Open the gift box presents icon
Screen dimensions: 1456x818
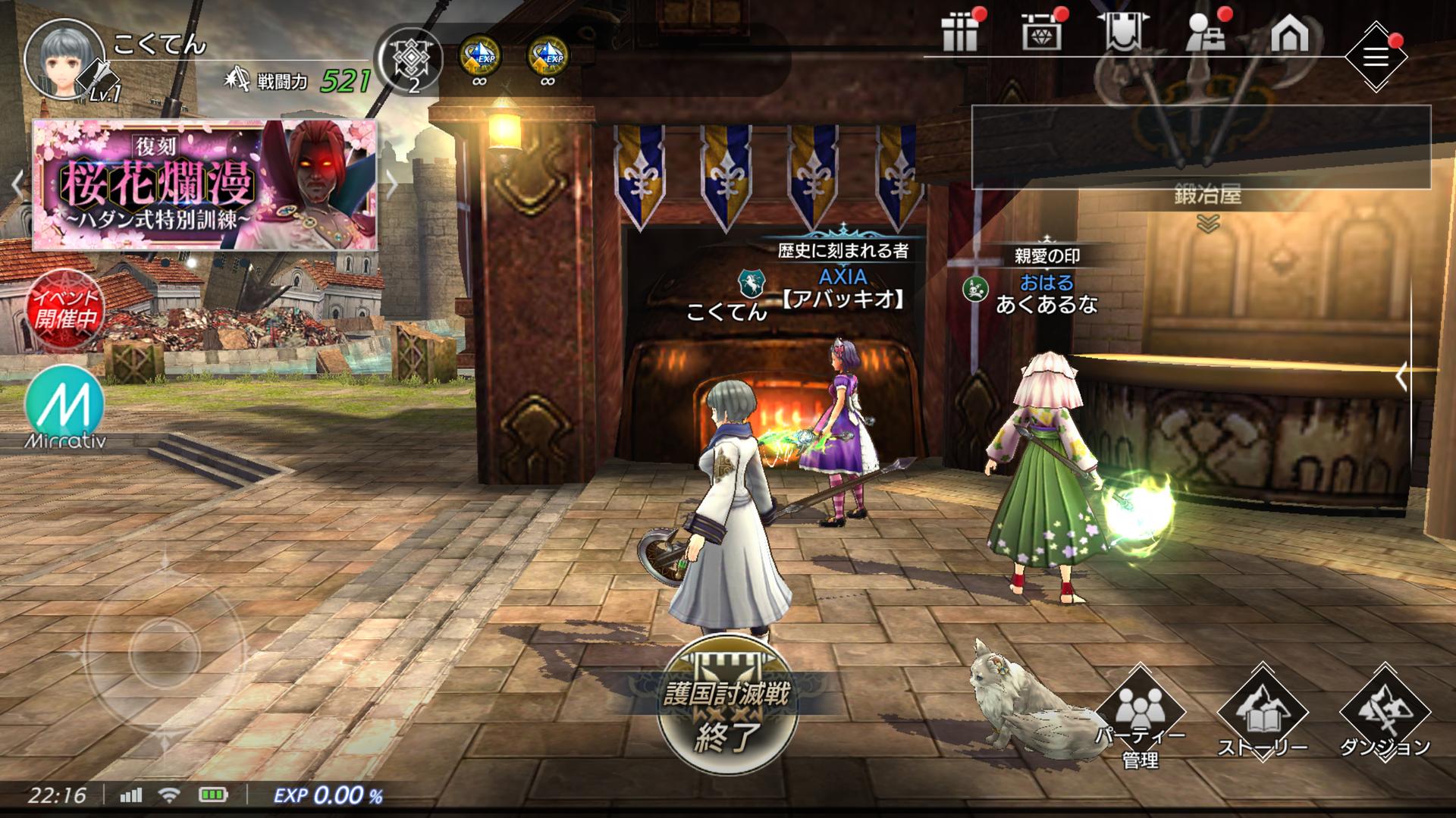pos(961,34)
